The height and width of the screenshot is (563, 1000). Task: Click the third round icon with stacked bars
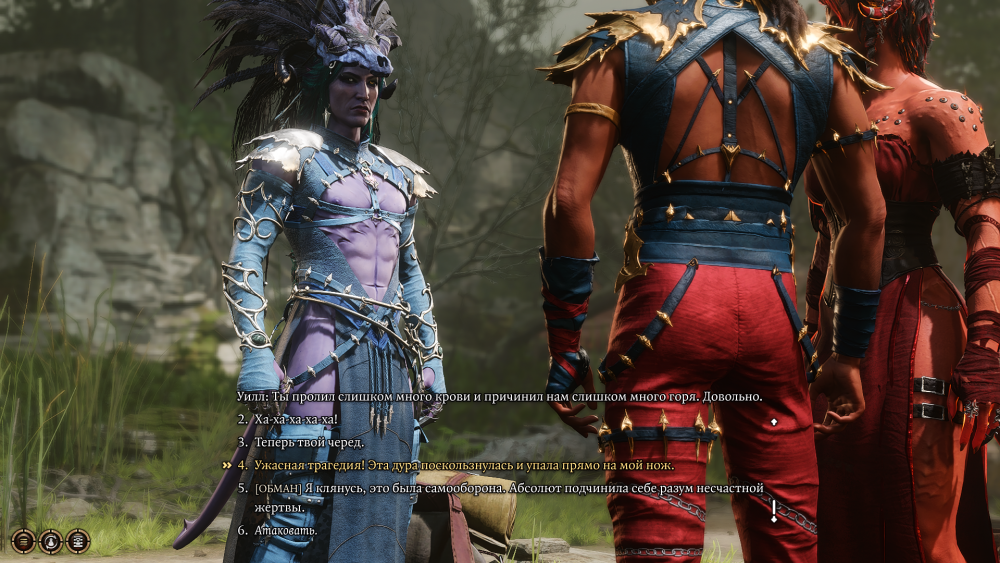pos(78,541)
